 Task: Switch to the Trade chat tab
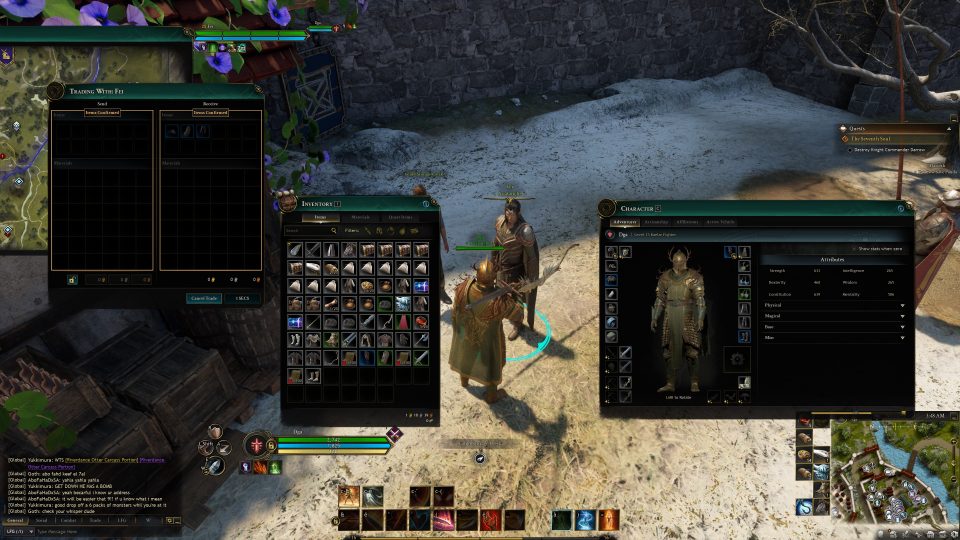click(x=95, y=520)
